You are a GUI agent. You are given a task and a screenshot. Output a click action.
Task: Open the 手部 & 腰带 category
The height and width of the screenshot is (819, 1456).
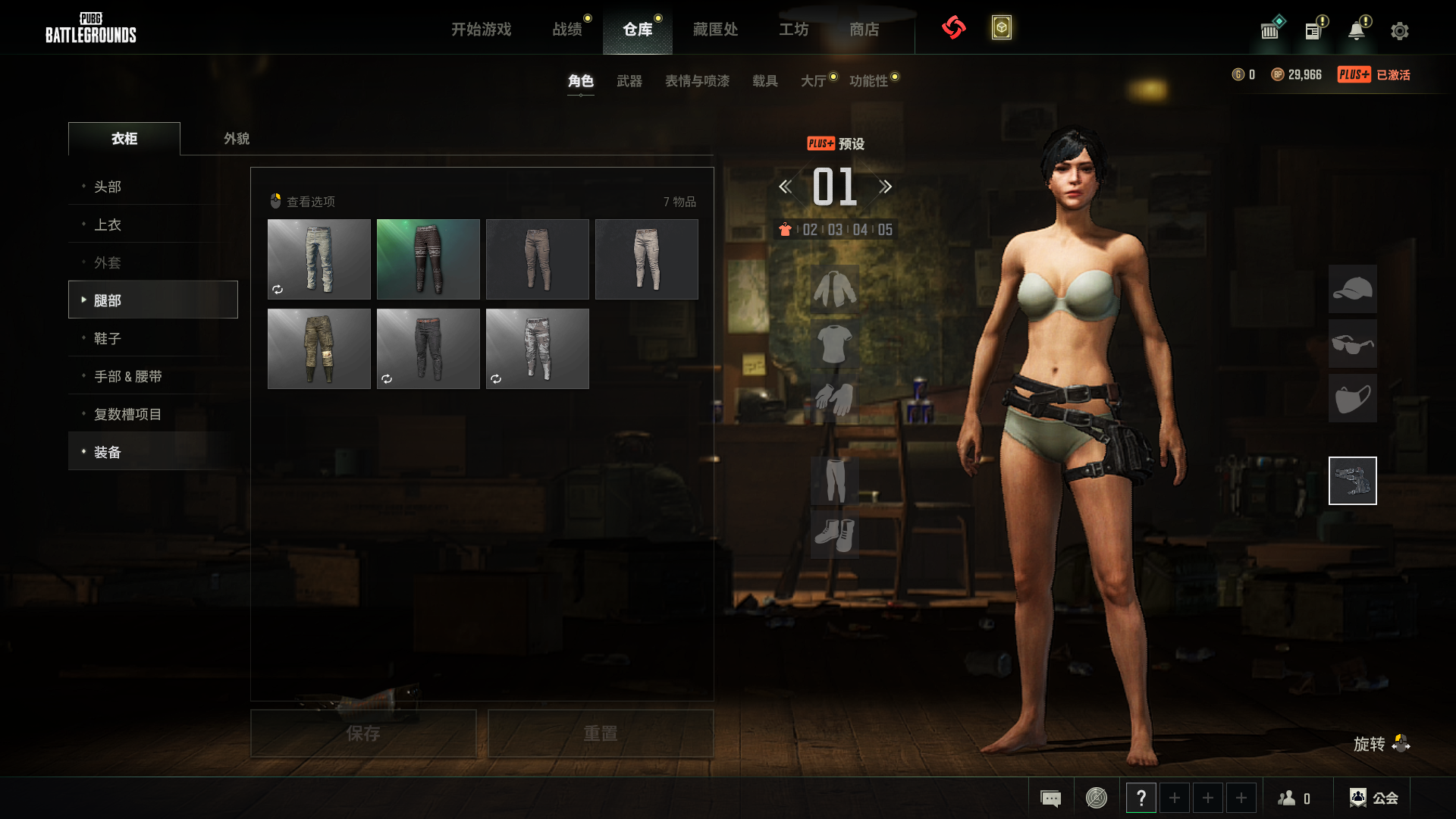pyautogui.click(x=127, y=376)
